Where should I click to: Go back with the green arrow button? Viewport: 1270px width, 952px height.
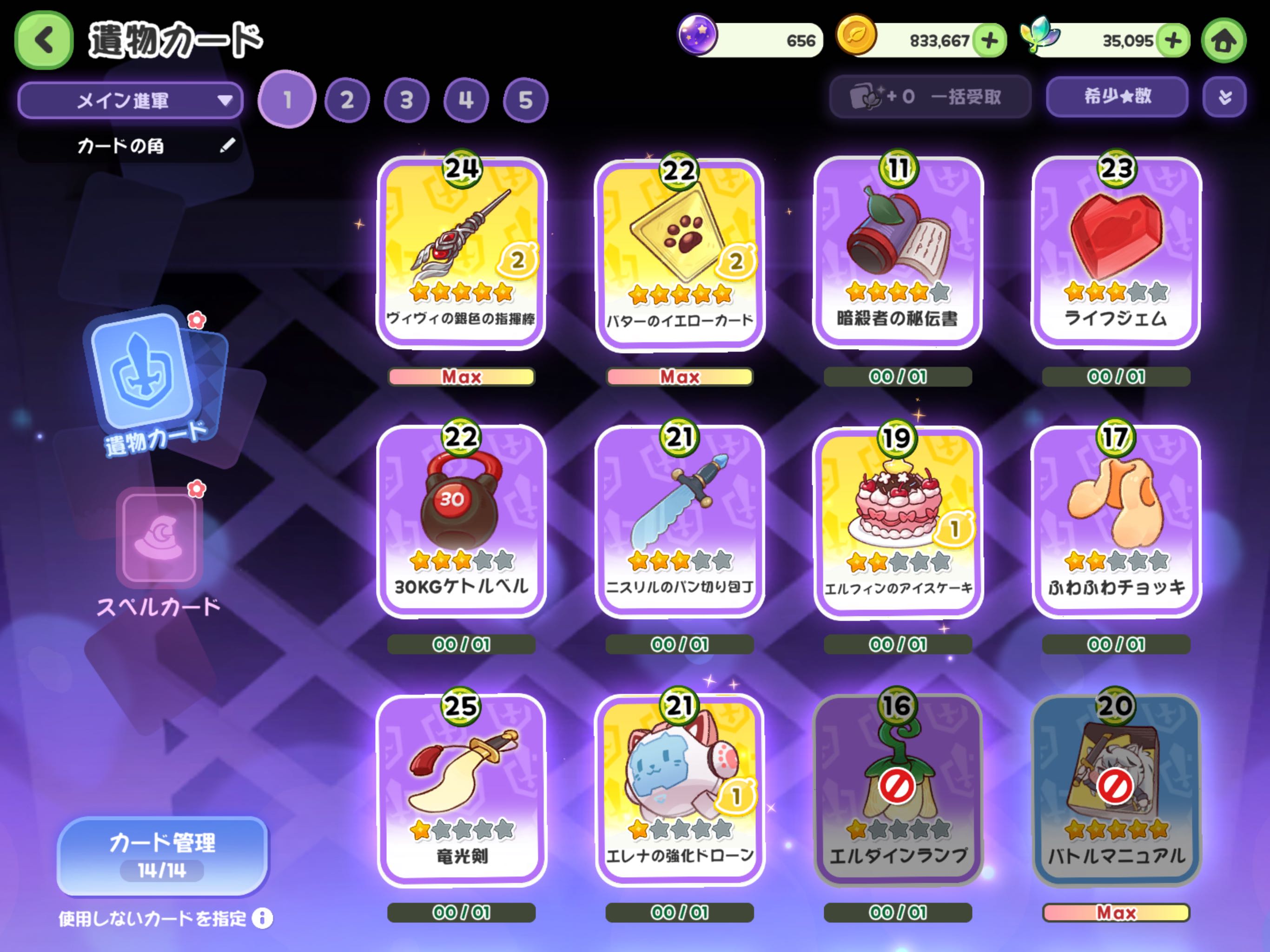[x=44, y=40]
